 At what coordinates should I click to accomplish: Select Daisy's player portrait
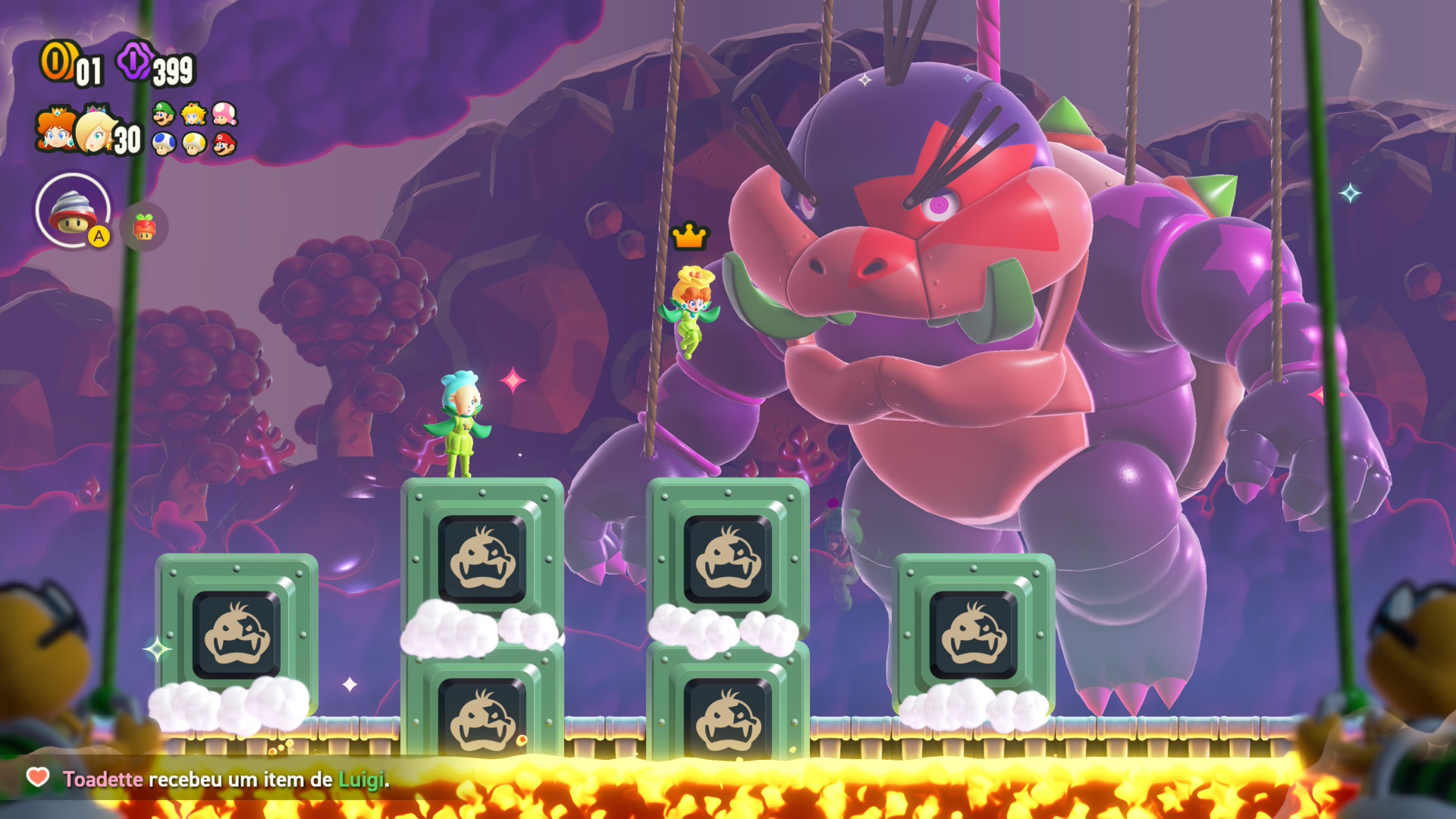(55, 130)
